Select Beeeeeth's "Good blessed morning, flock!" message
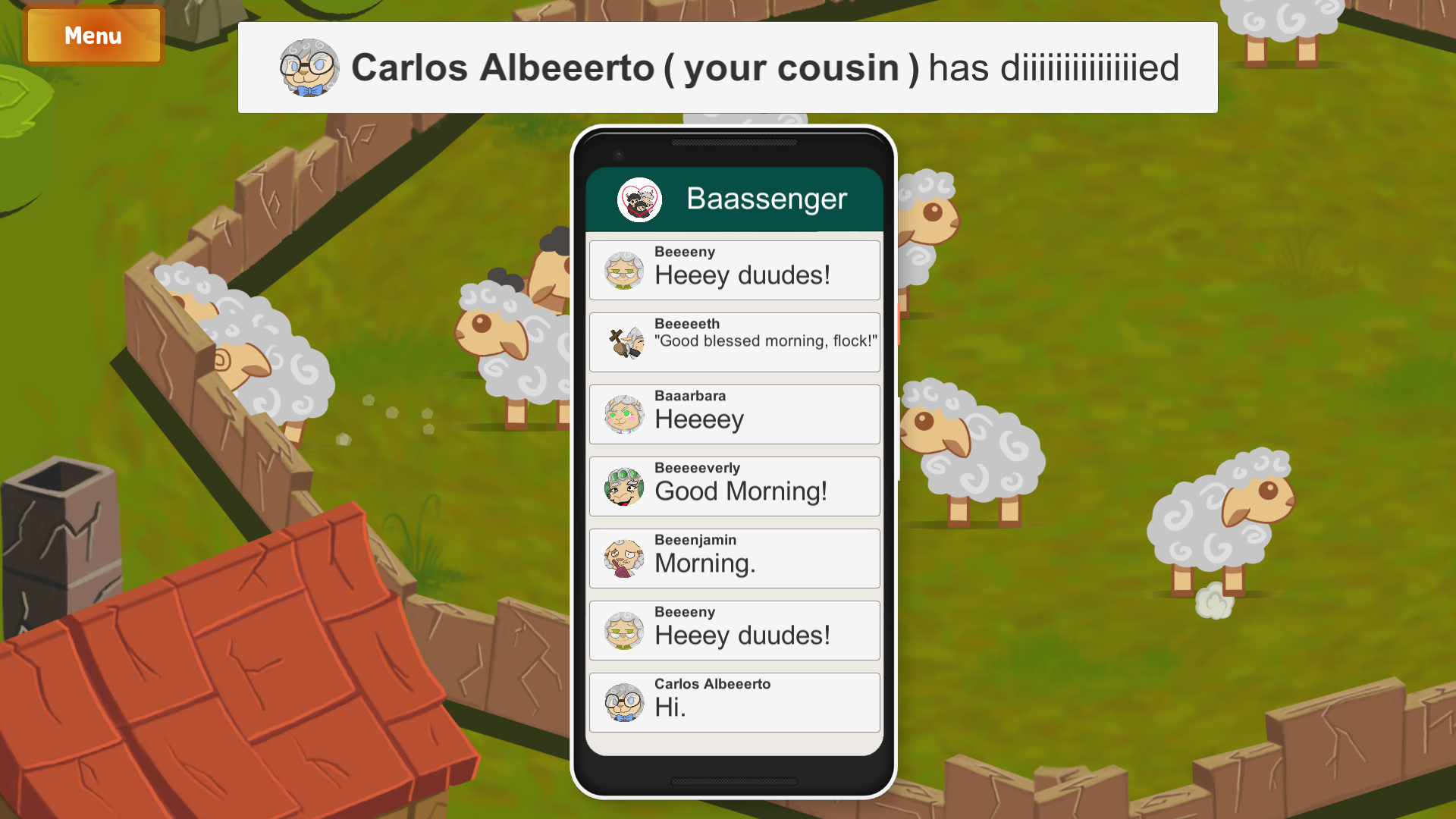 734,342
